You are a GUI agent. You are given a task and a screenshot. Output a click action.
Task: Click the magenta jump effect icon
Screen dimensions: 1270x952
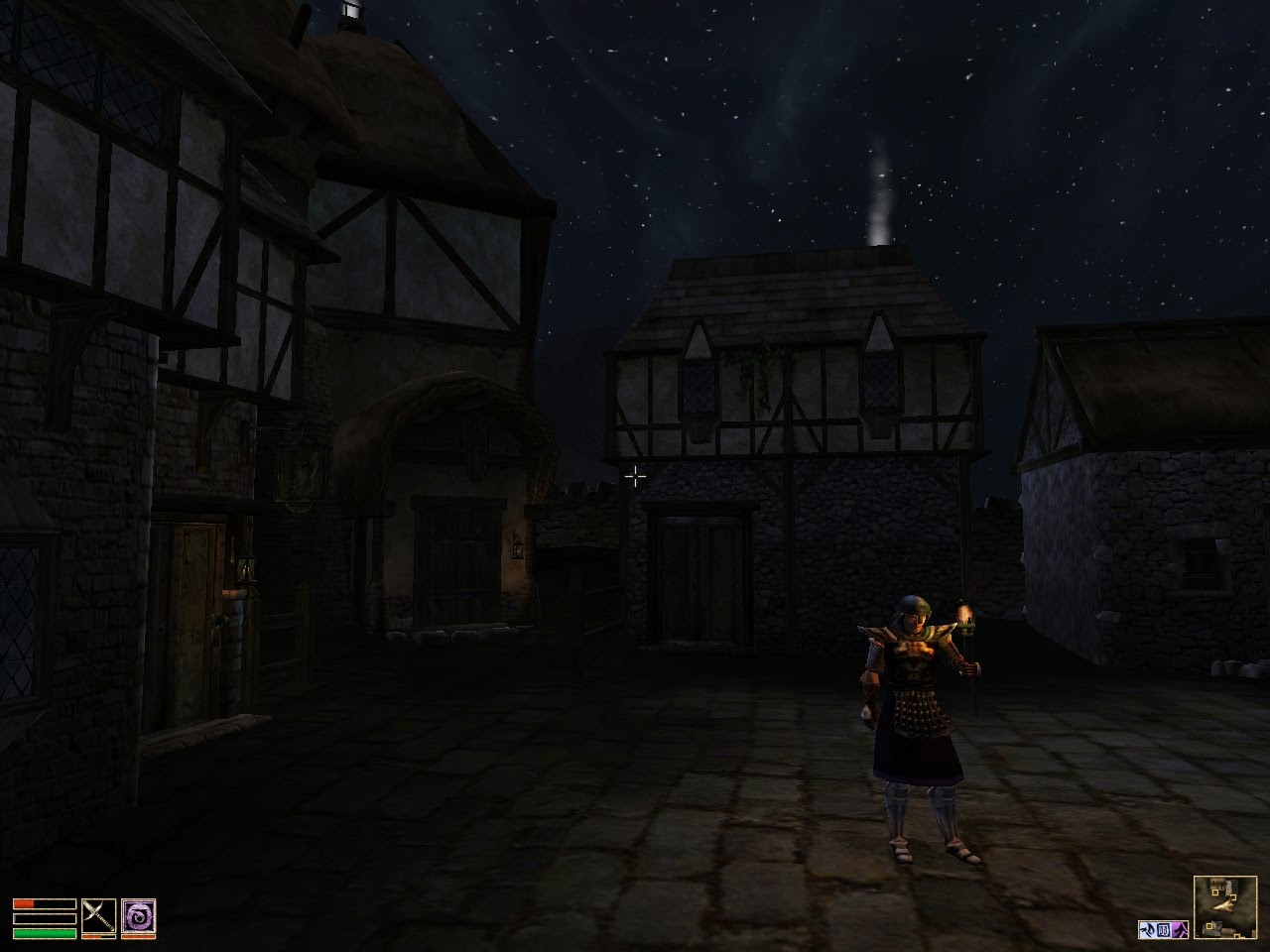(x=1180, y=929)
